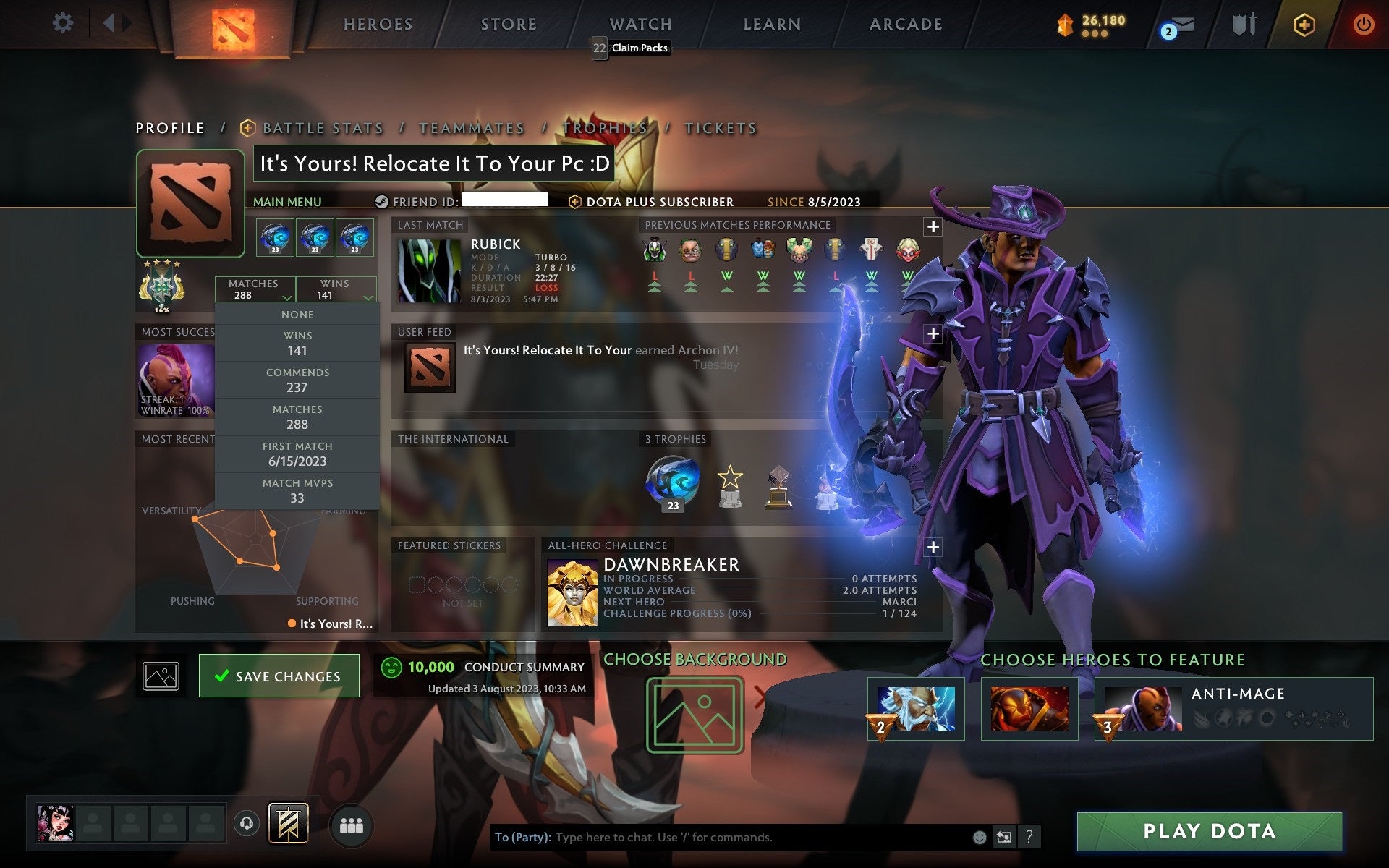This screenshot has height=868, width=1389.
Task: Open the Heroes menu in the top bar
Action: (377, 24)
